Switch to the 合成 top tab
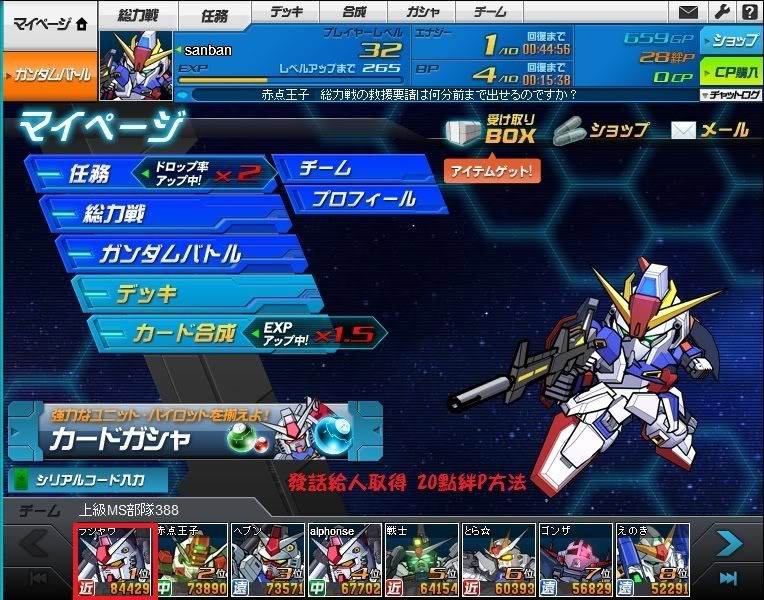The image size is (764, 600). (354, 12)
